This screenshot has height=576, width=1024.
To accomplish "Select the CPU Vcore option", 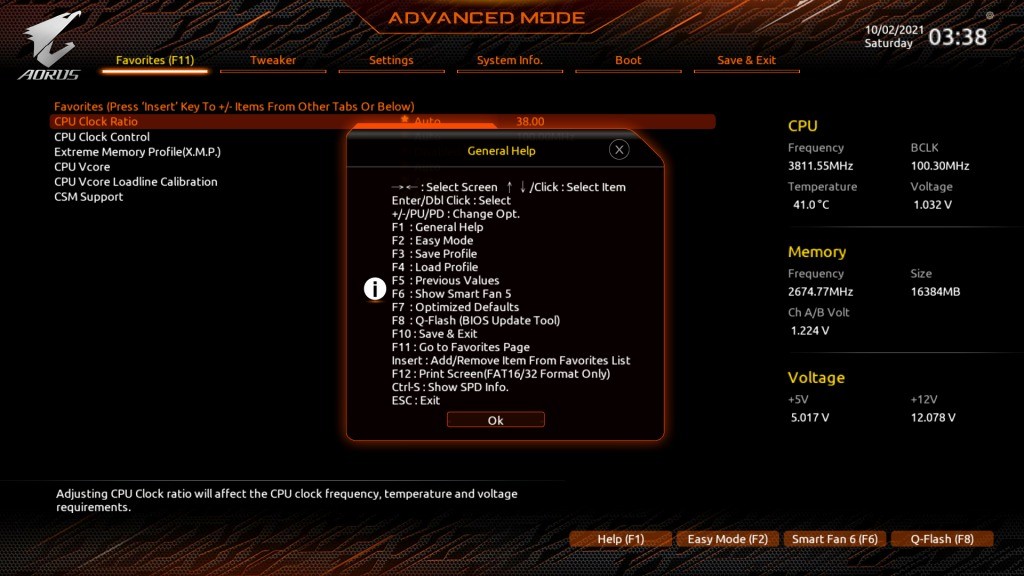I will pyautogui.click(x=82, y=167).
